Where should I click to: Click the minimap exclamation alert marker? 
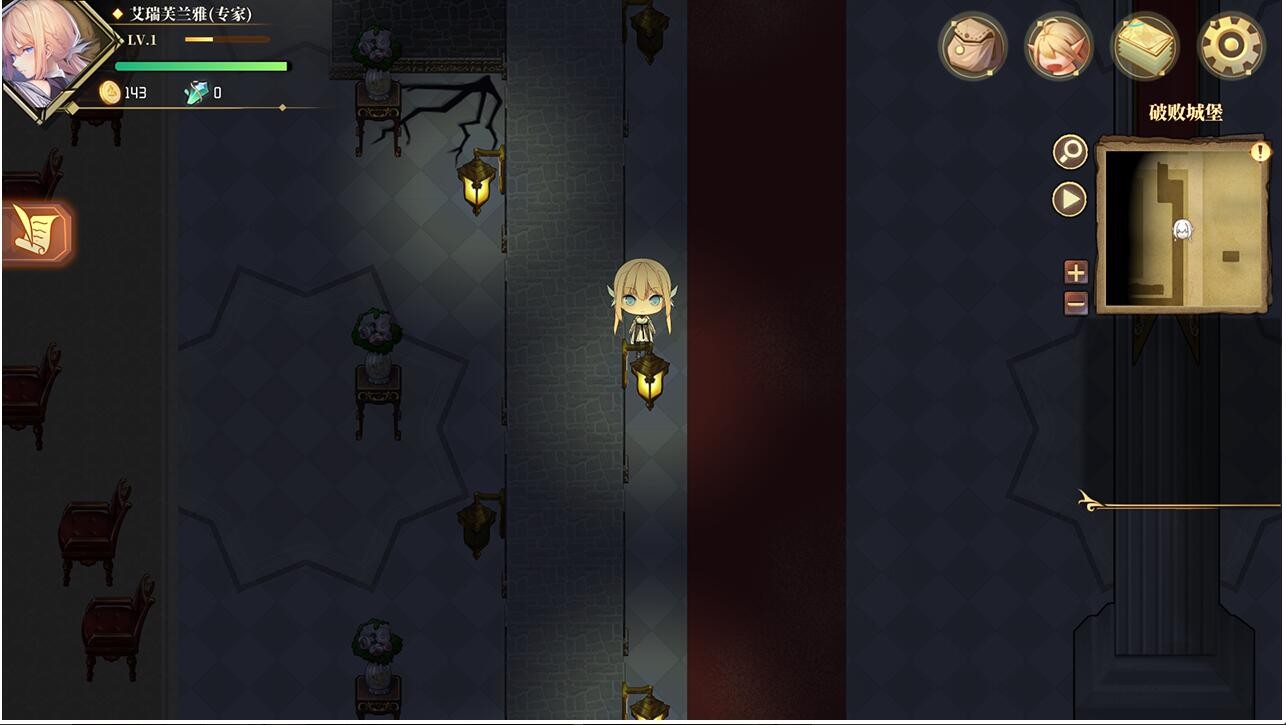(1260, 152)
